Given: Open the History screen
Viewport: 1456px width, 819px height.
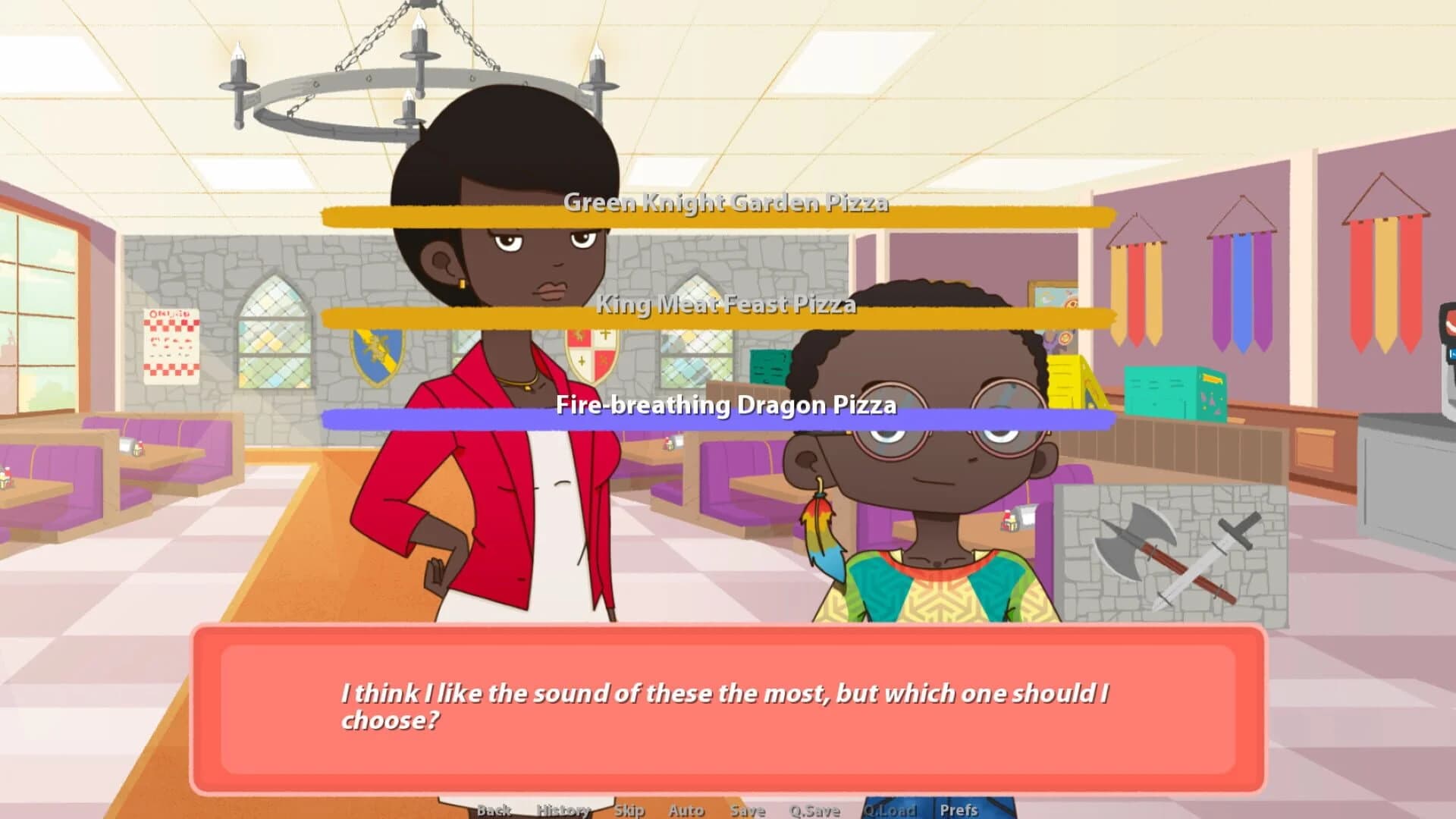Looking at the screenshot, I should click(562, 810).
